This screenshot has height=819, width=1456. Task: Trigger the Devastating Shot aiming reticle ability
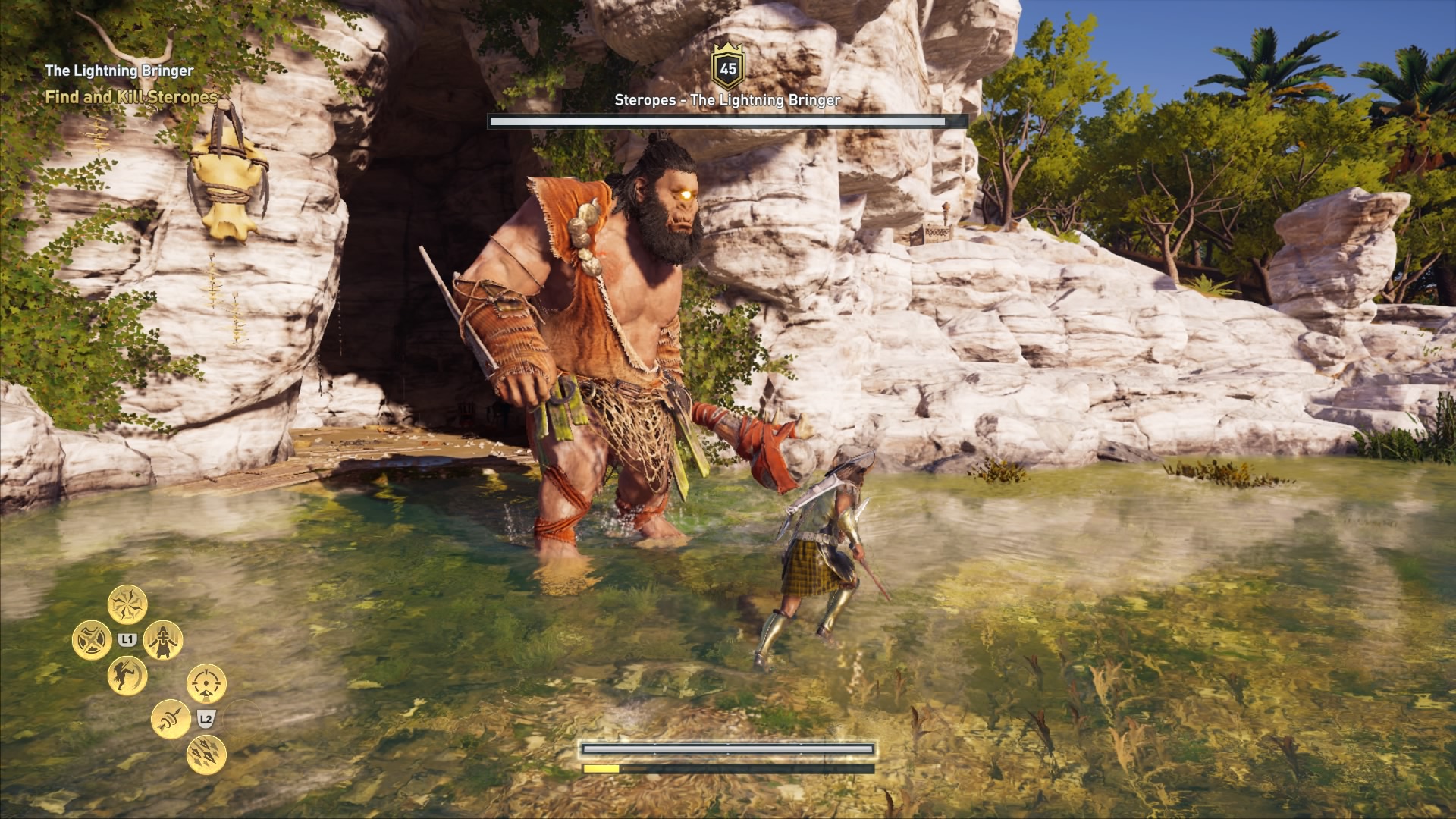pos(208,683)
